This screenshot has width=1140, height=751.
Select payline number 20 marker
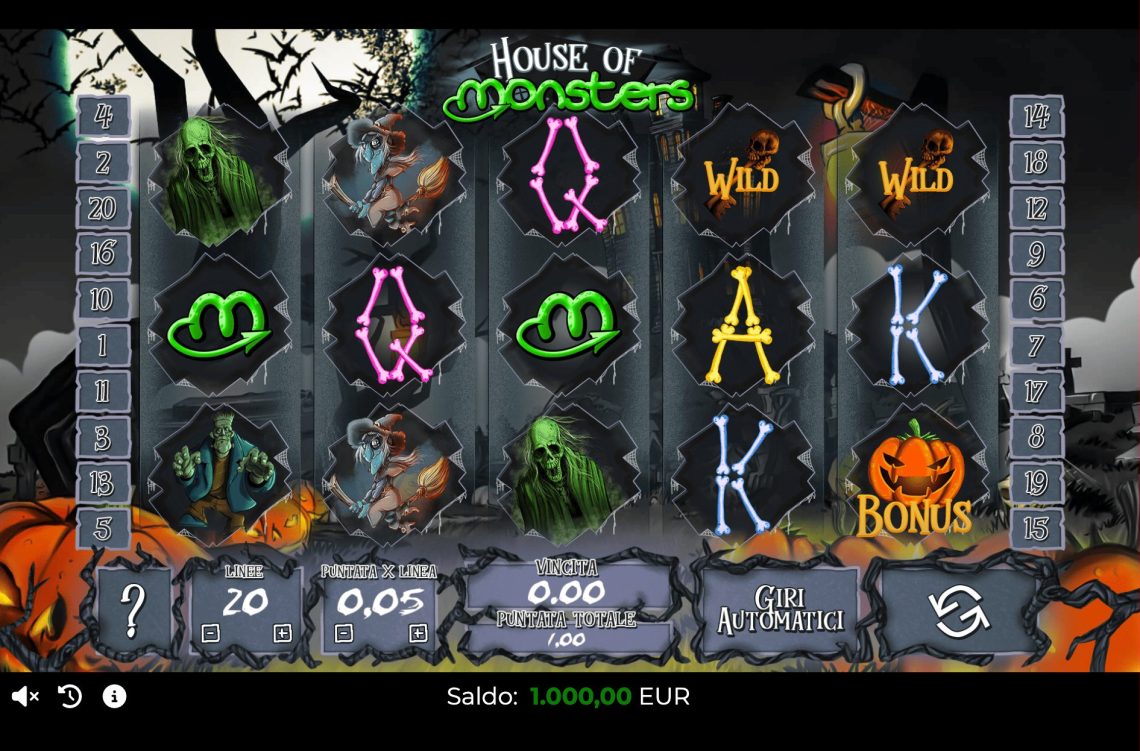(103, 208)
